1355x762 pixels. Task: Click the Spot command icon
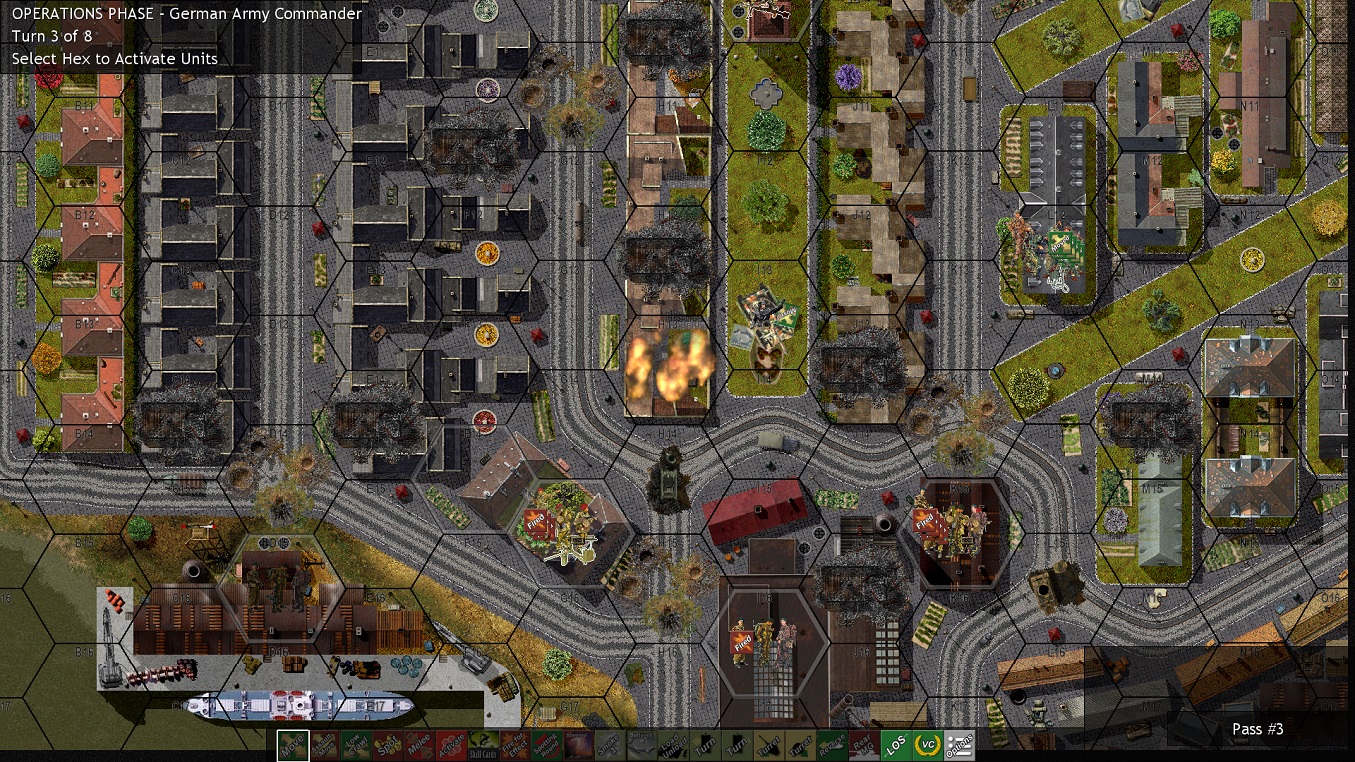[387, 745]
